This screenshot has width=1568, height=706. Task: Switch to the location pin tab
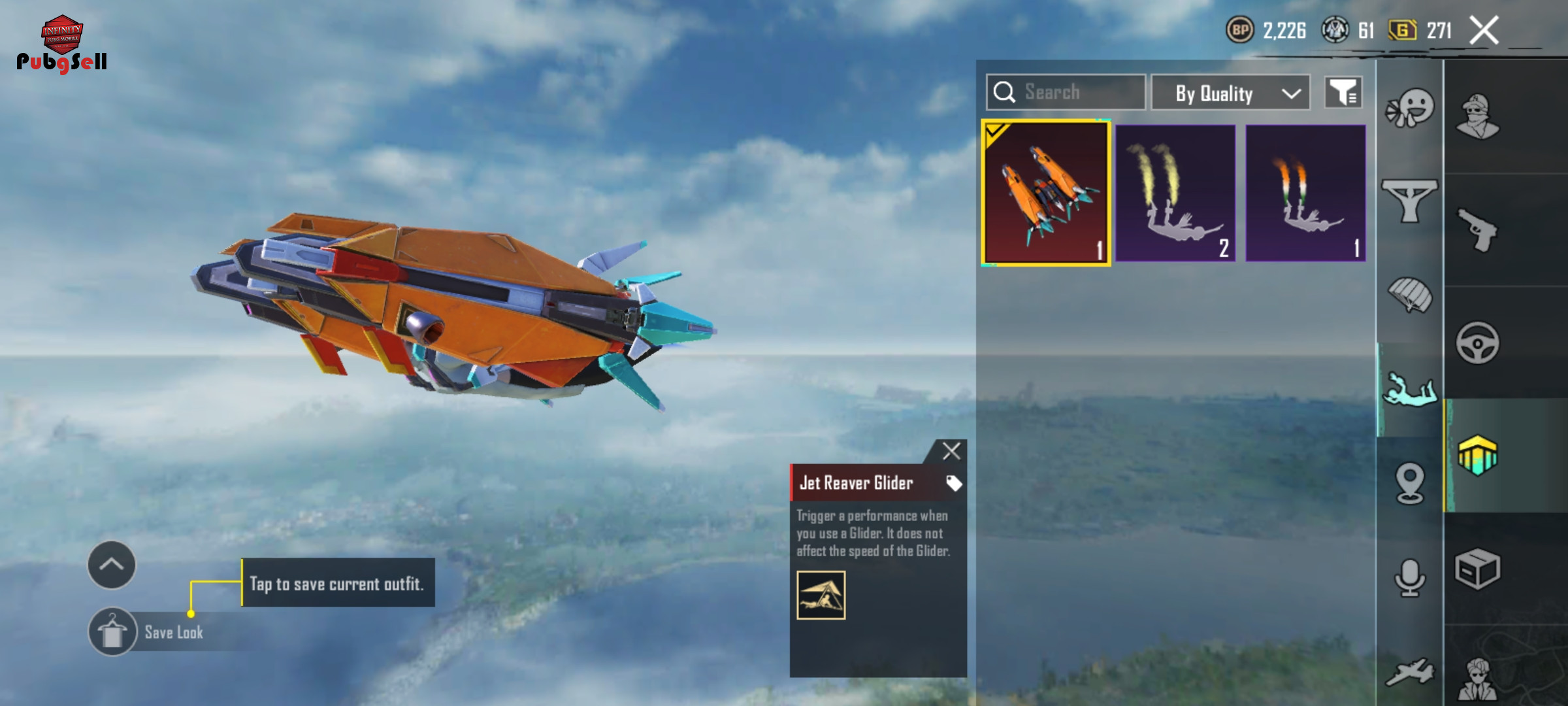click(1410, 484)
